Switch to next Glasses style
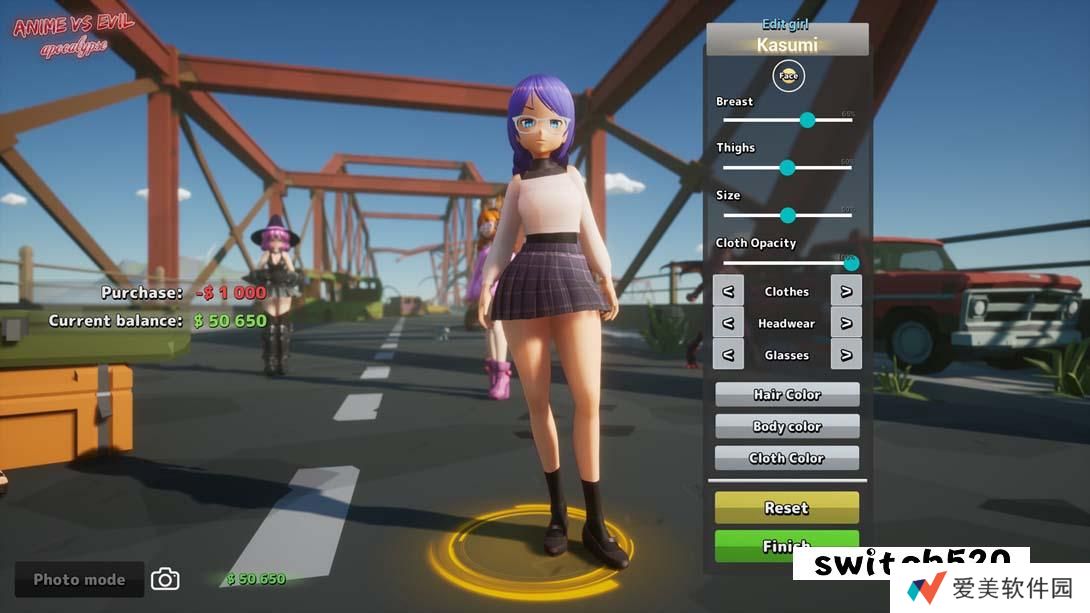The width and height of the screenshot is (1090, 613). [846, 355]
